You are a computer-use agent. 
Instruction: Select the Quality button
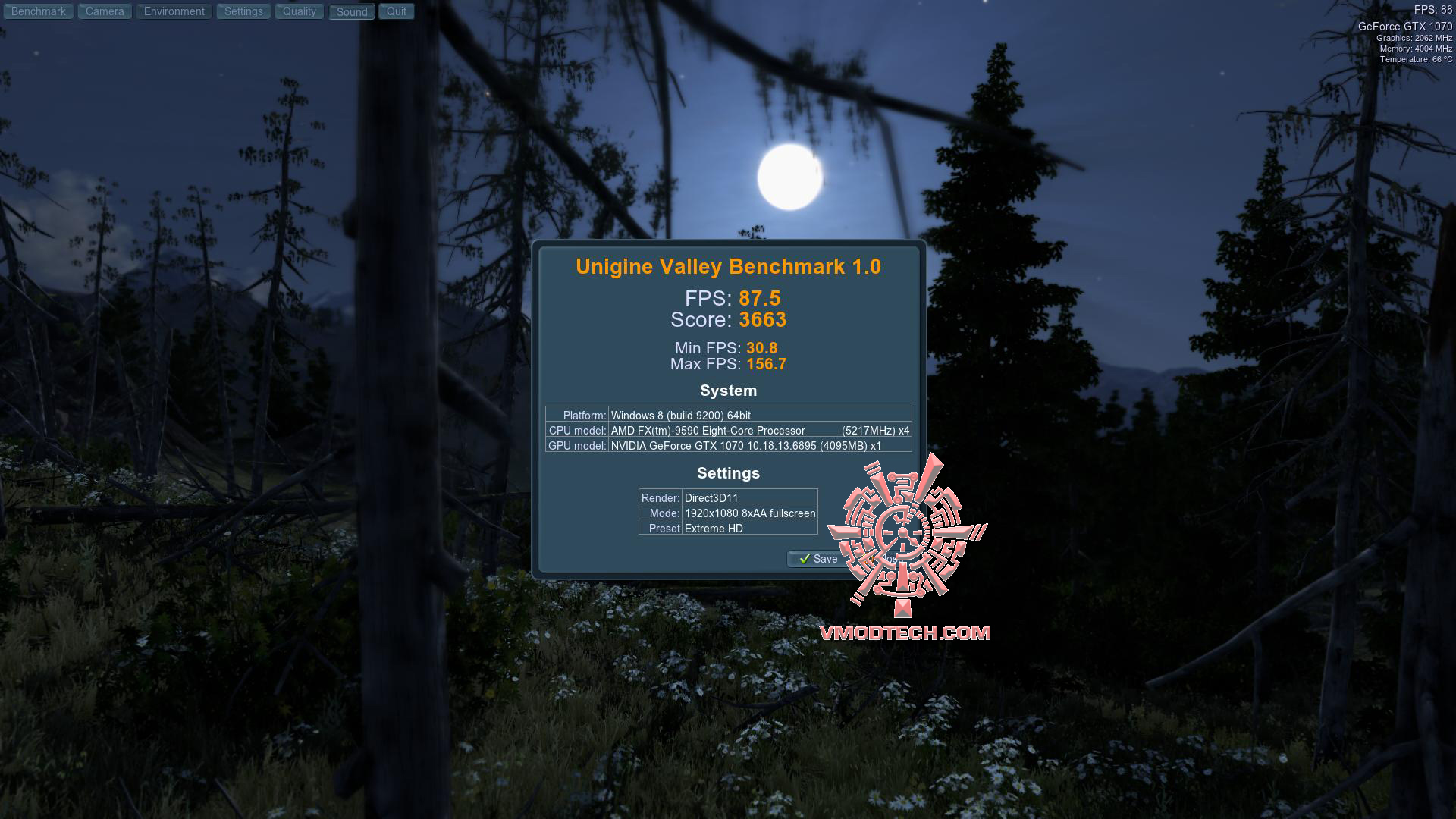click(299, 11)
